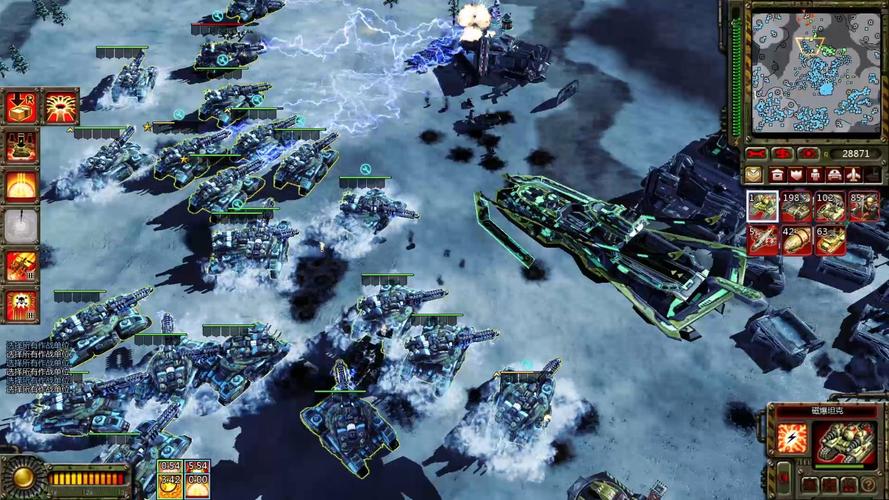Screen dimensions: 889x500
Task: Select the shell unit group showing 42
Action: point(796,240)
